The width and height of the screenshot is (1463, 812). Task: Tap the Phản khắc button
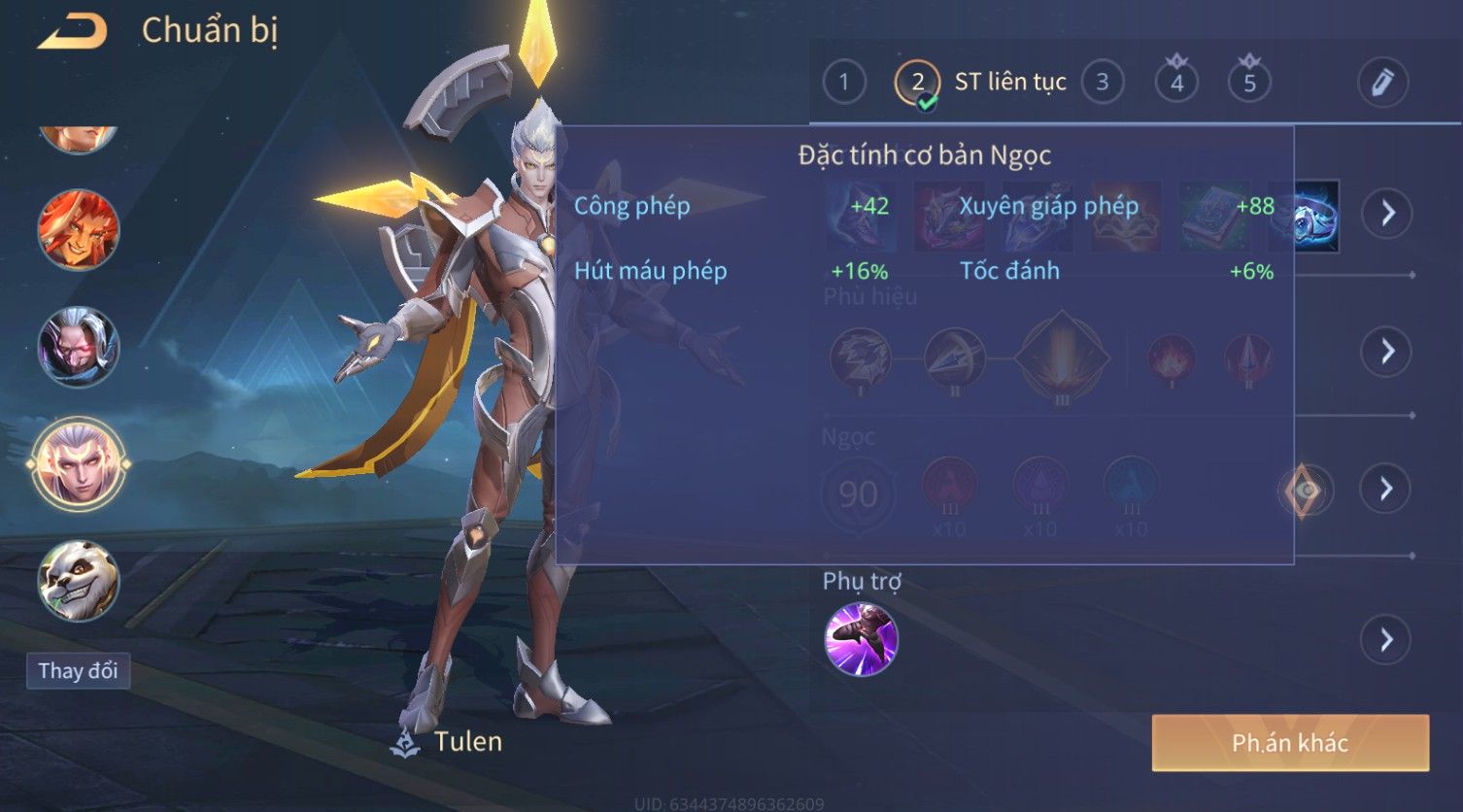point(1289,743)
